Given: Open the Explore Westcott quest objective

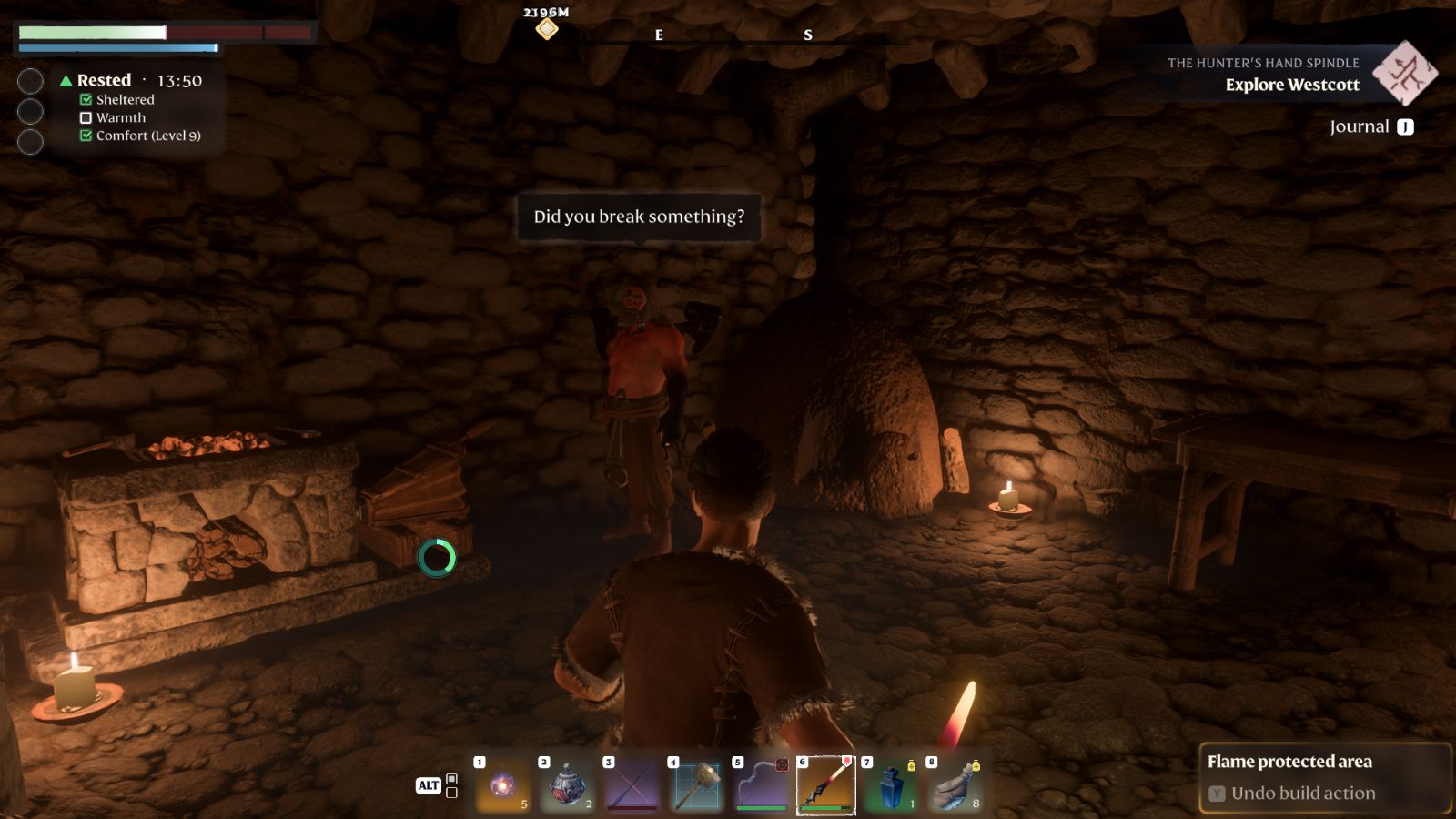Looking at the screenshot, I should (1291, 85).
